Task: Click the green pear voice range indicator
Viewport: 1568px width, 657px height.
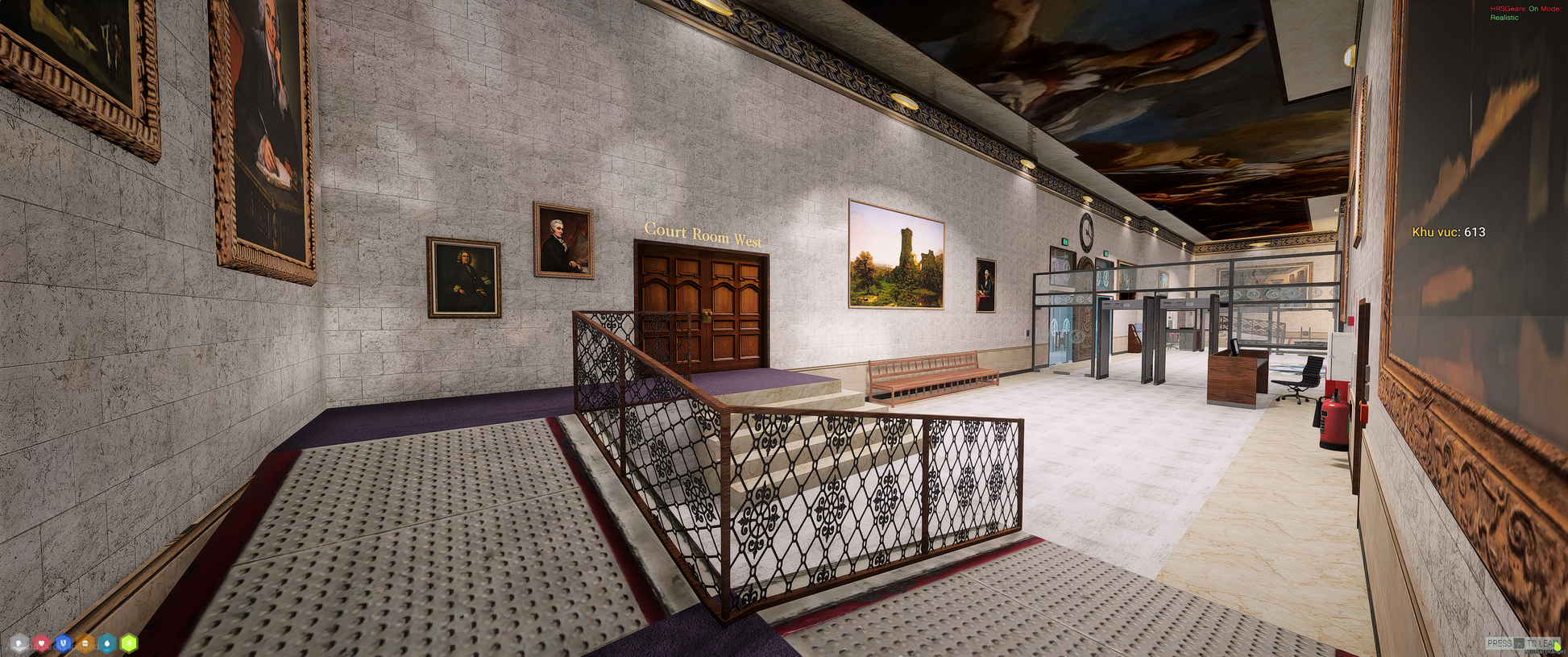Action: 1558,647
